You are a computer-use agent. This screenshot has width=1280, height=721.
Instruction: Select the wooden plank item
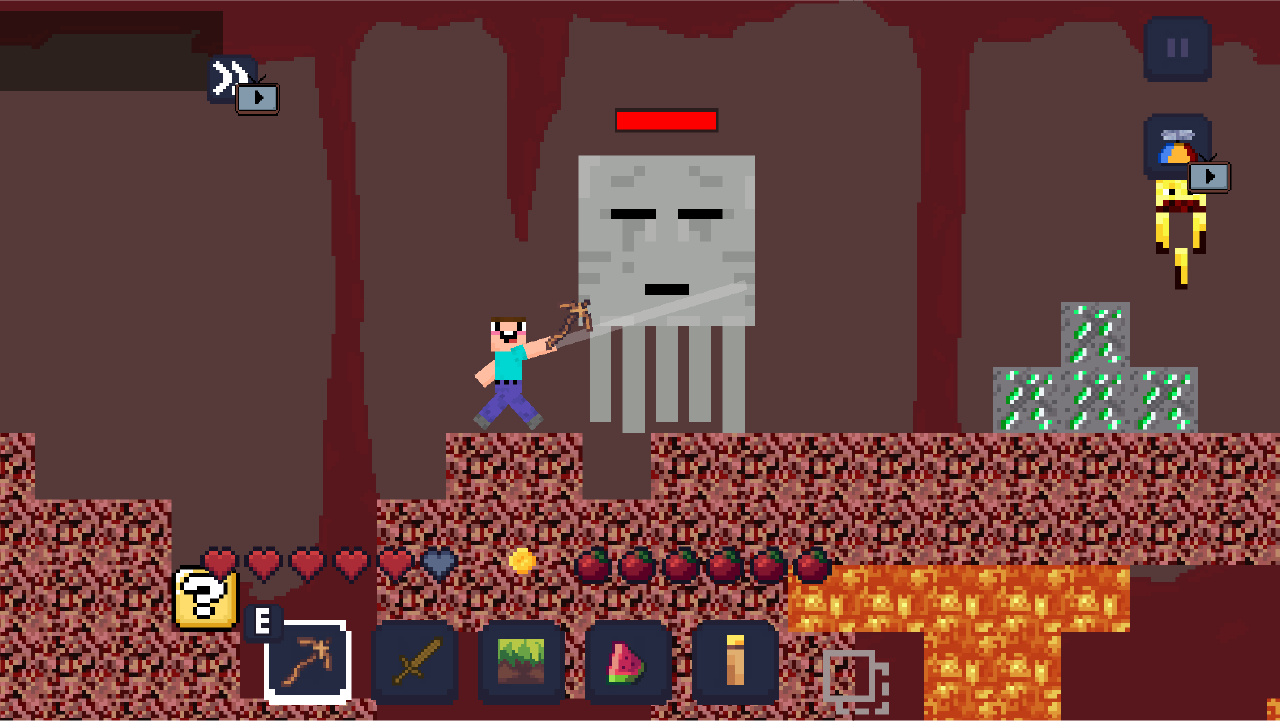click(734, 660)
